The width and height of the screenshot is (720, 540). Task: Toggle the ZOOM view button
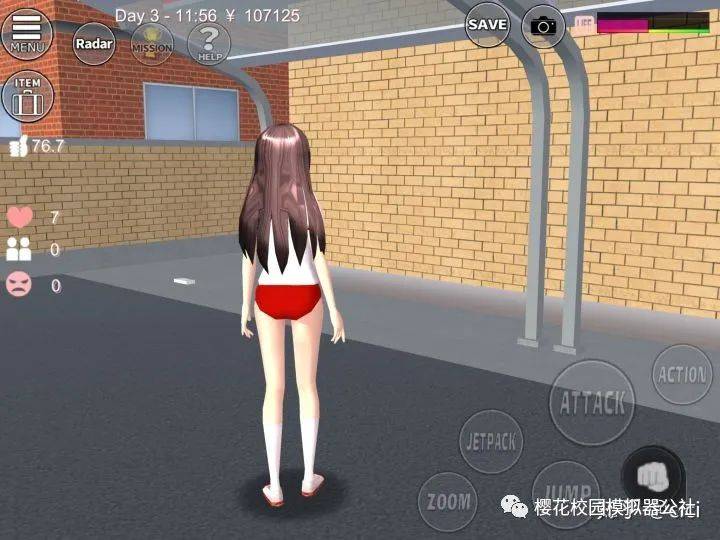pyautogui.click(x=447, y=500)
